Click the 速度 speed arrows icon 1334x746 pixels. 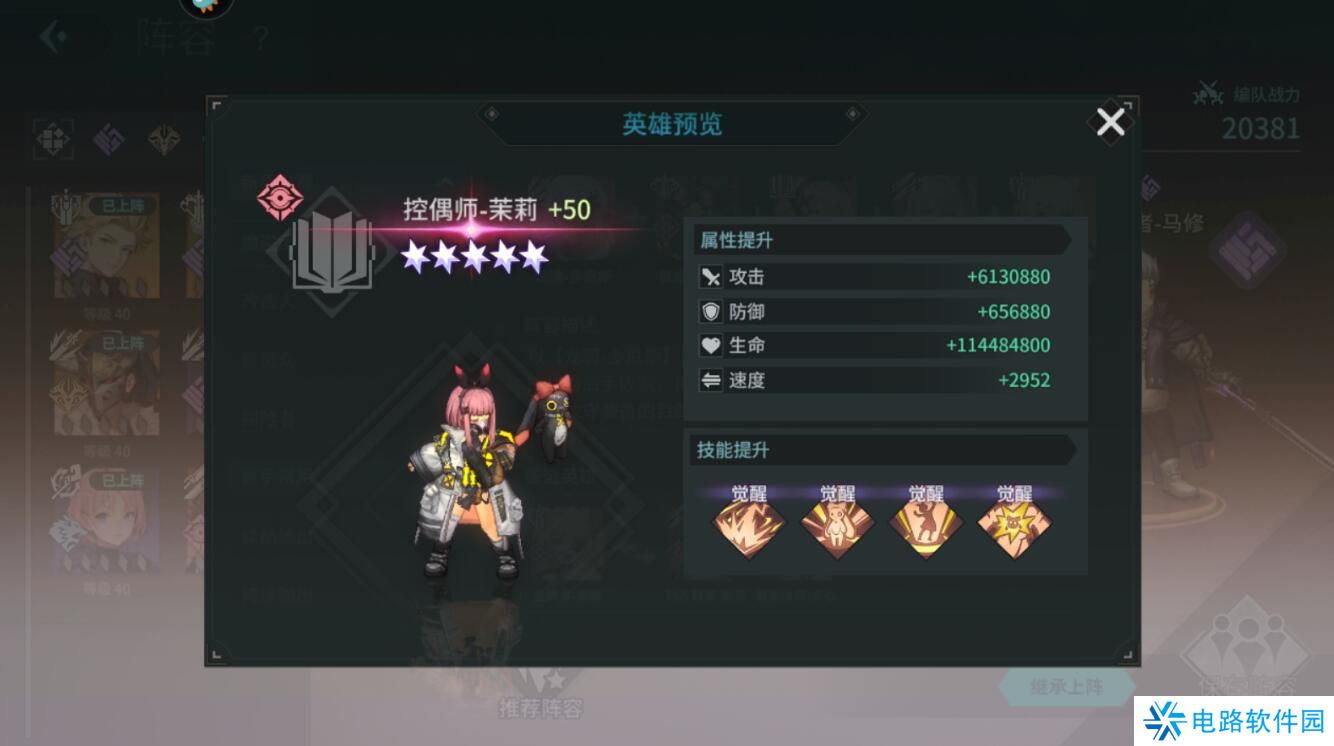coord(712,380)
